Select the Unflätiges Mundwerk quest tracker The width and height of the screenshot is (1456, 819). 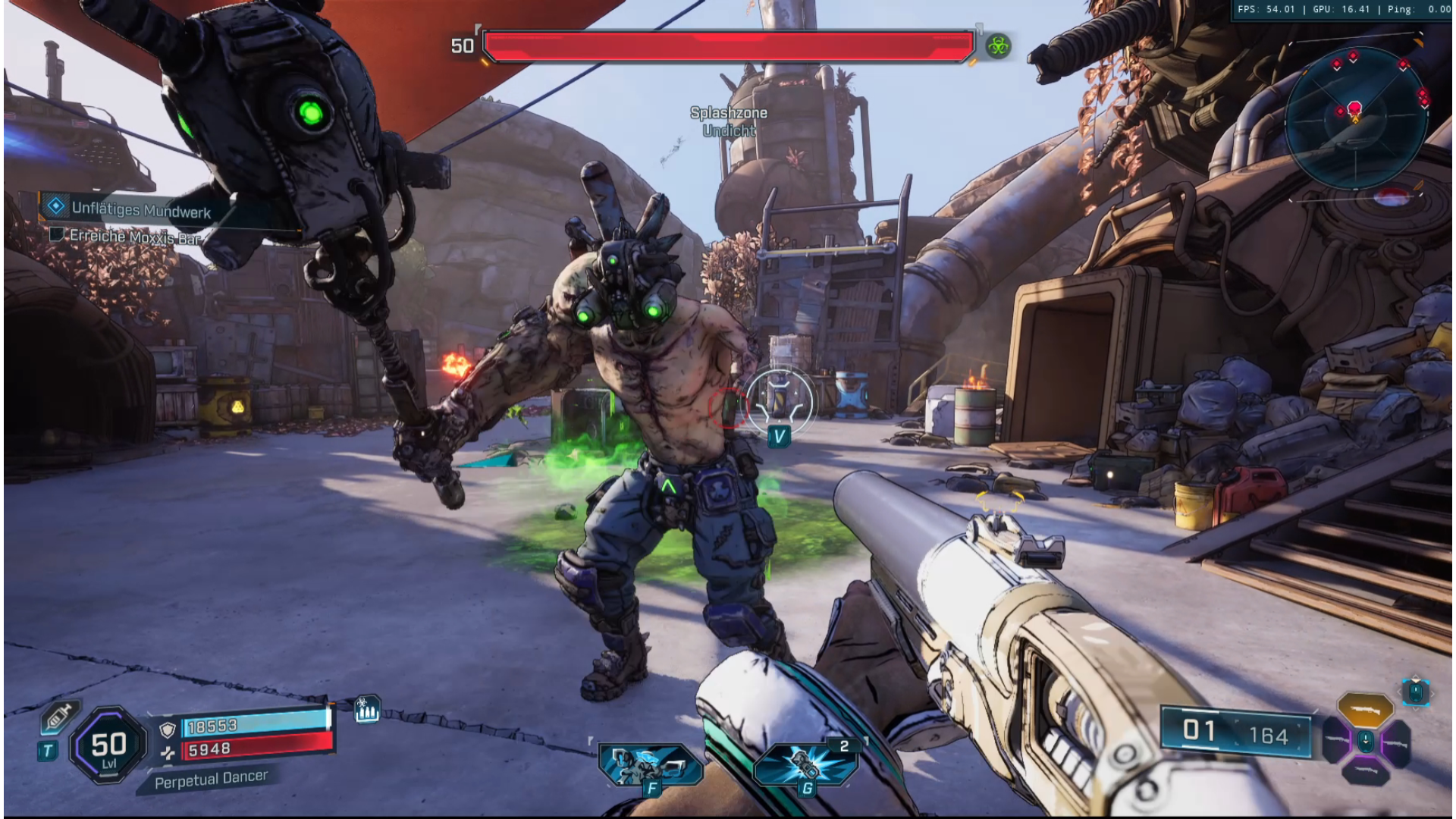pos(140,209)
